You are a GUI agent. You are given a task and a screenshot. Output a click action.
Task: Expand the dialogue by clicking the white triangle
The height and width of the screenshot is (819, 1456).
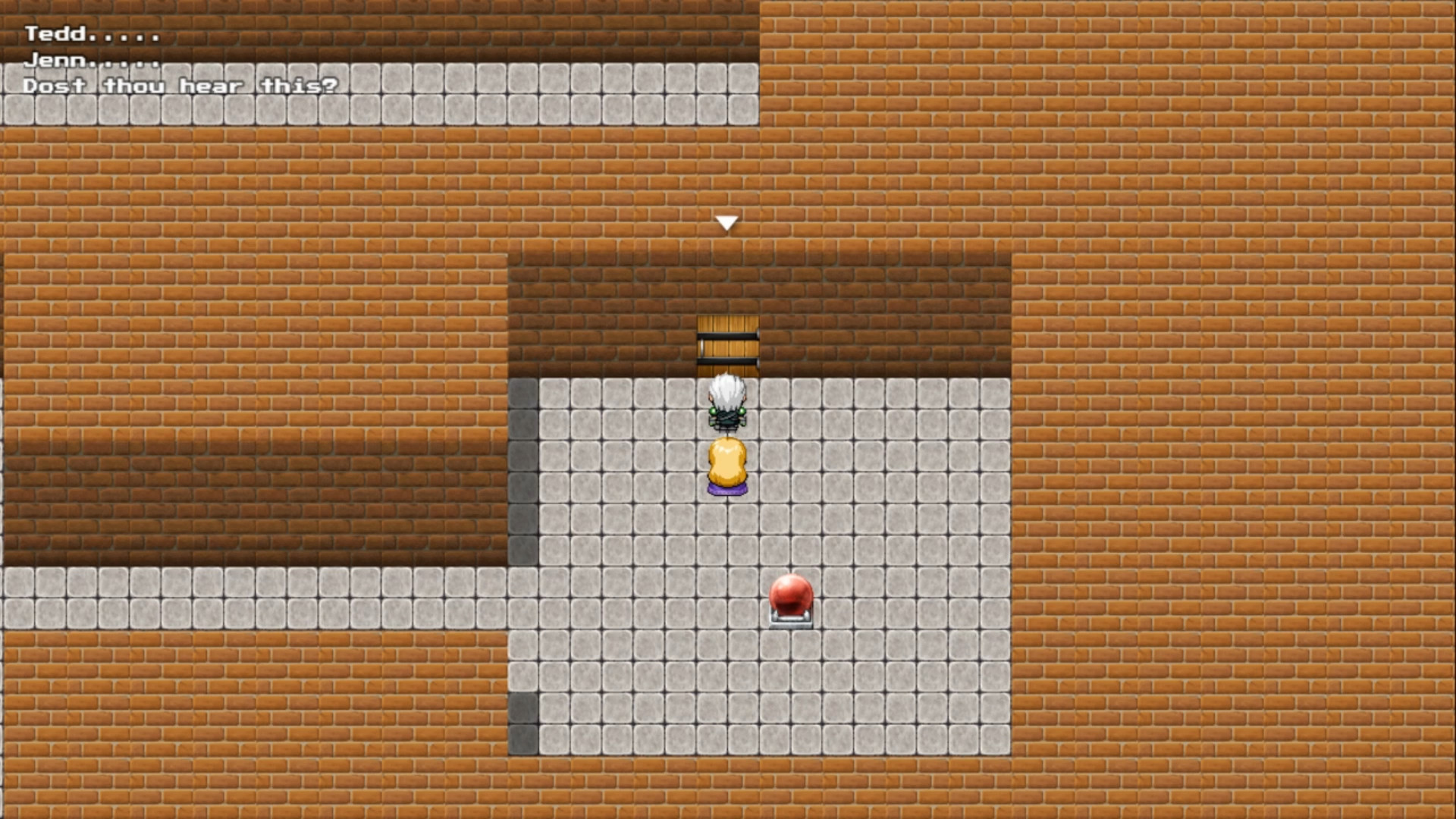point(726,221)
